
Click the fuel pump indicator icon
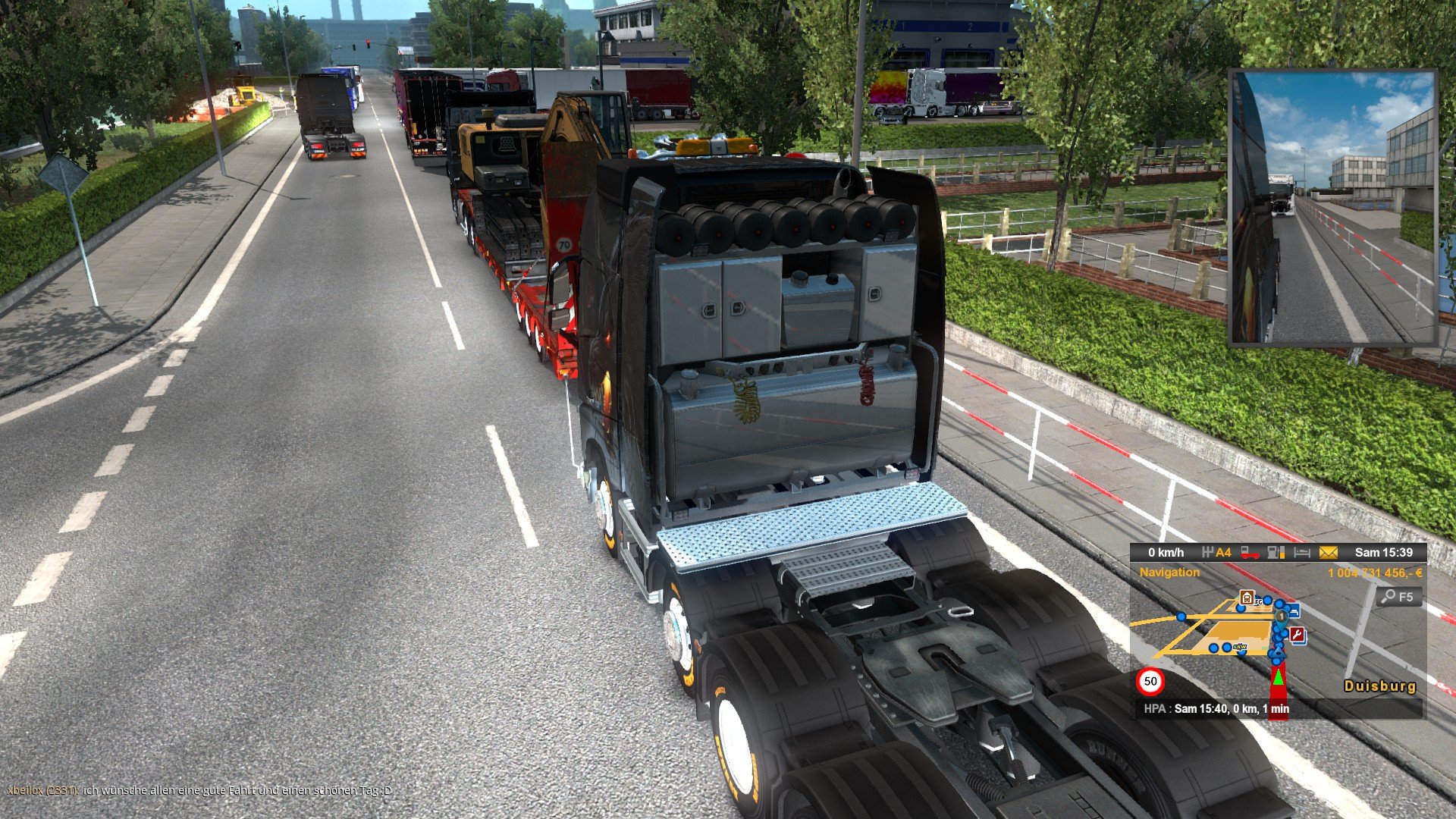(1276, 553)
